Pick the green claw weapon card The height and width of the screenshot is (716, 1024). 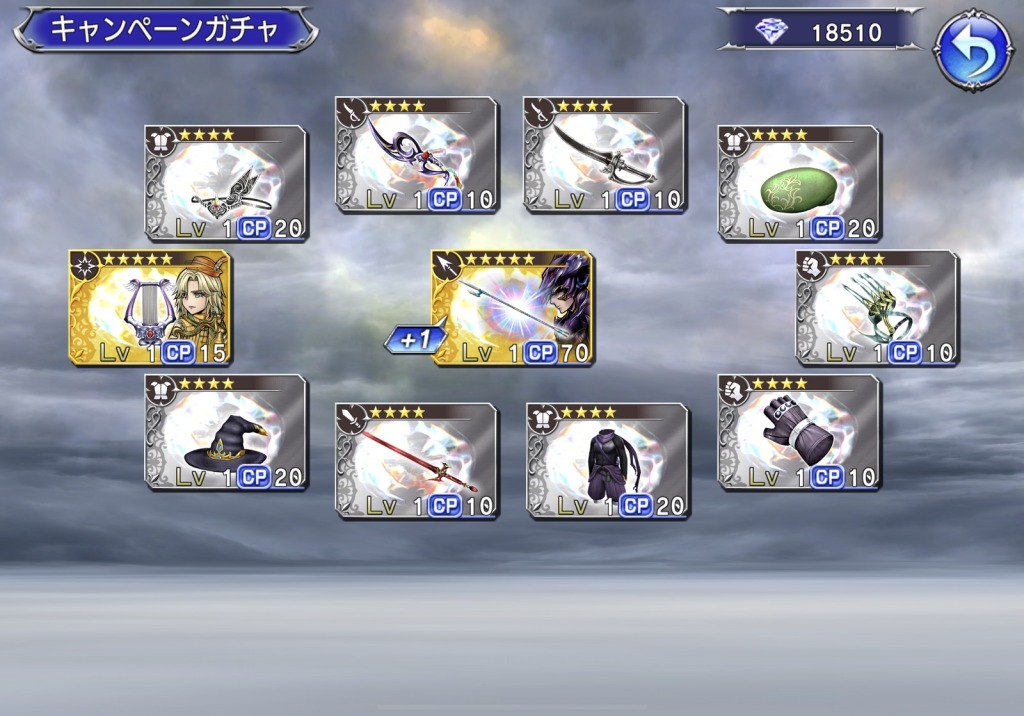[877, 308]
